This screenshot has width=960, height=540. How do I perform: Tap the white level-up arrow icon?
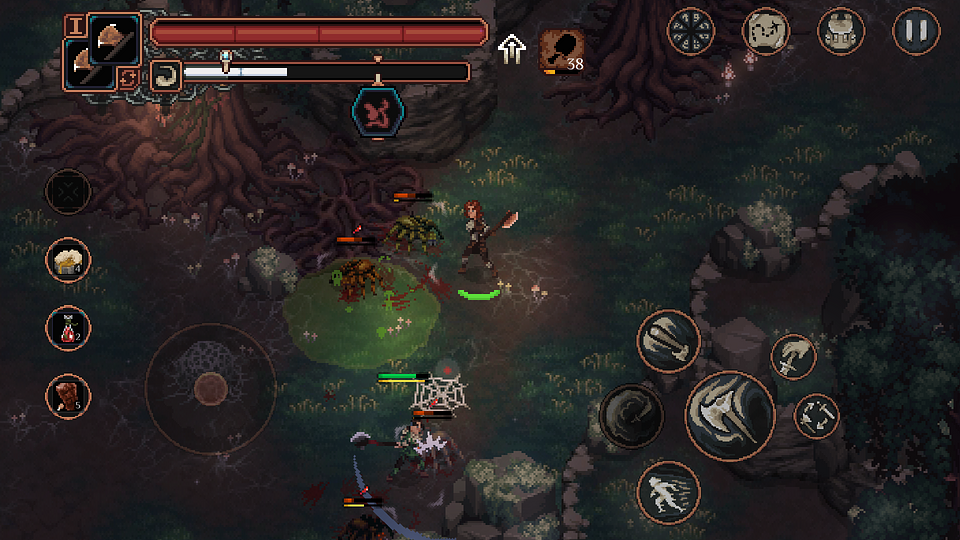click(512, 48)
